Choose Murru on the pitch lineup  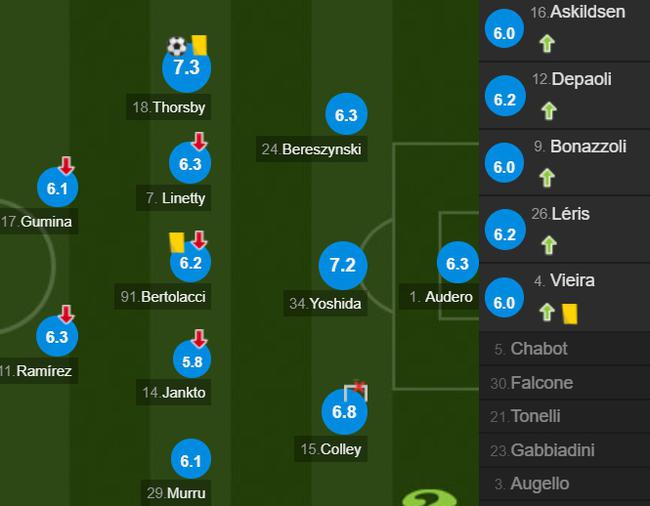(x=190, y=461)
